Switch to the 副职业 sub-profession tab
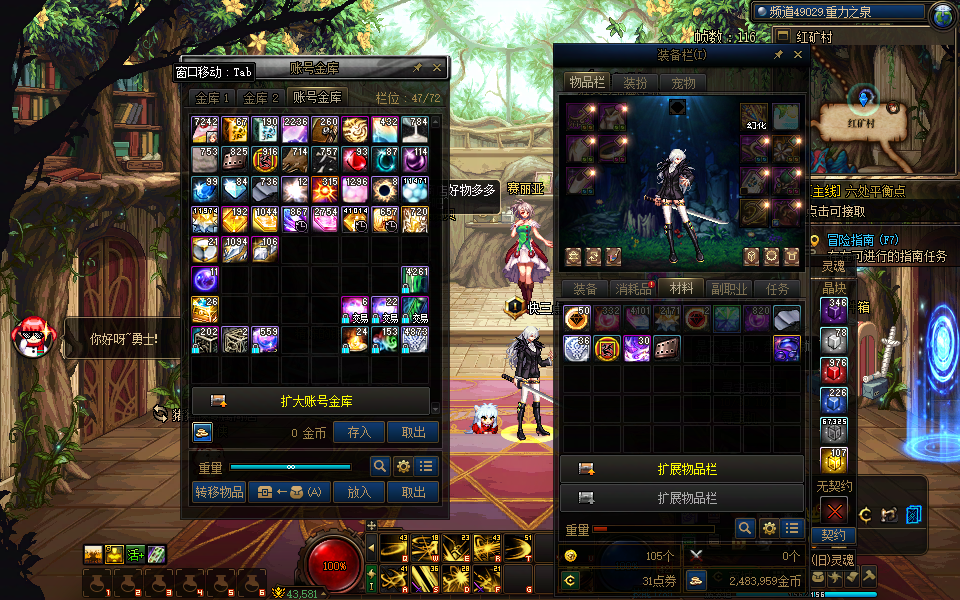The width and height of the screenshot is (960, 600). tap(730, 289)
